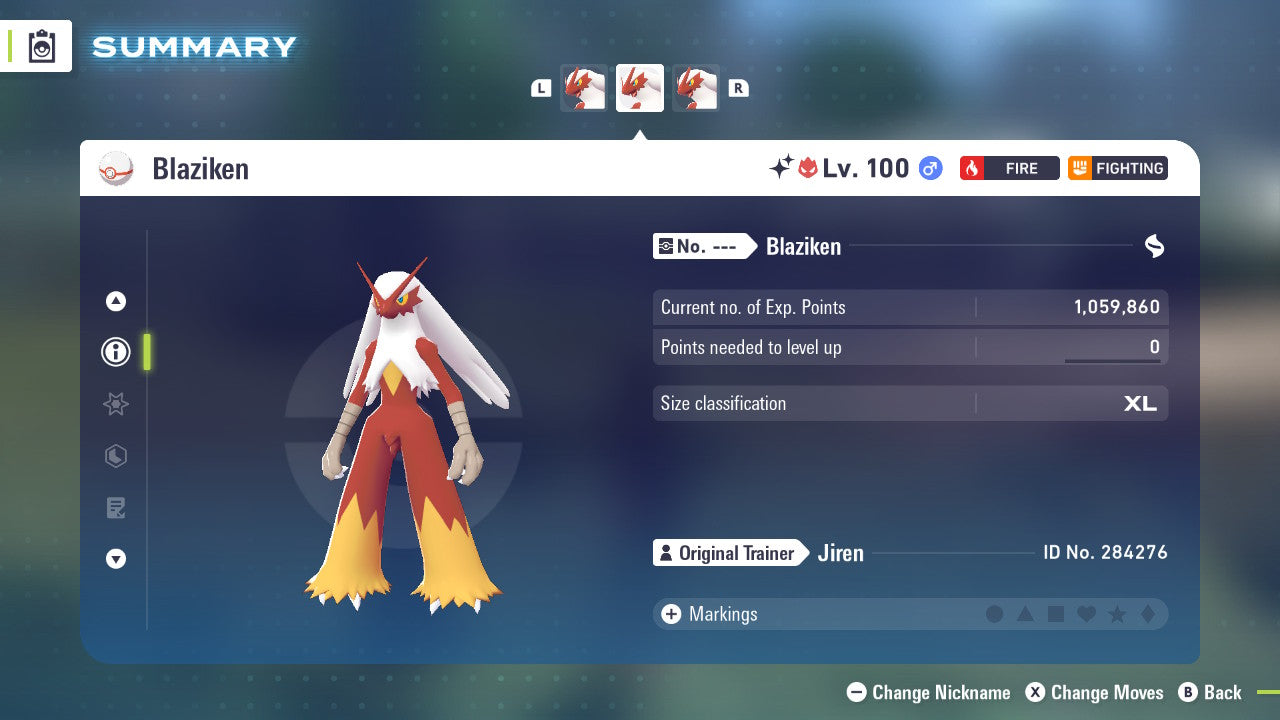The image size is (1280, 720).
Task: Open the moves page via hexagon icon
Action: [115, 456]
